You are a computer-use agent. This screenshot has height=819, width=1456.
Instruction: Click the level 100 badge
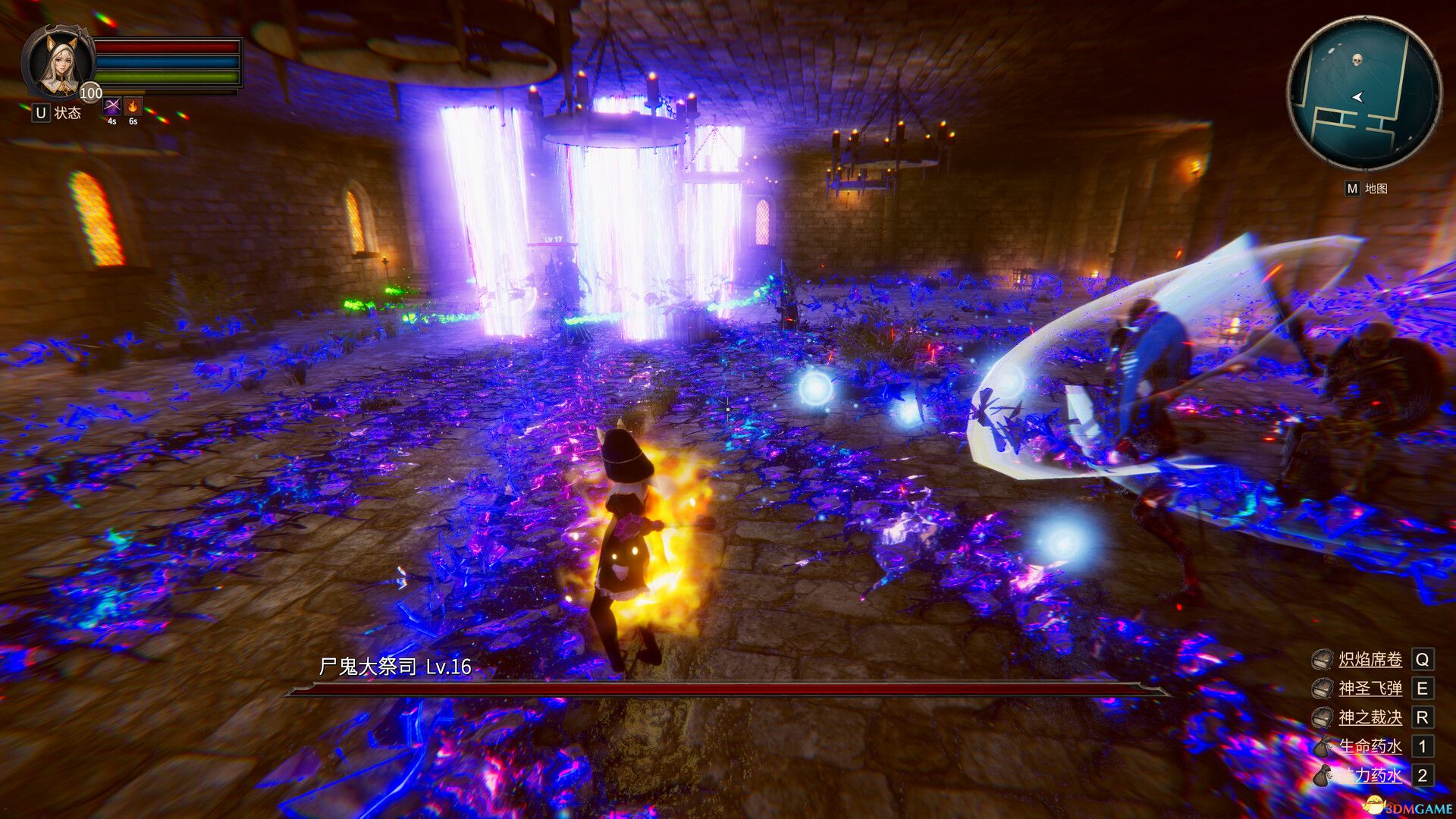[90, 93]
